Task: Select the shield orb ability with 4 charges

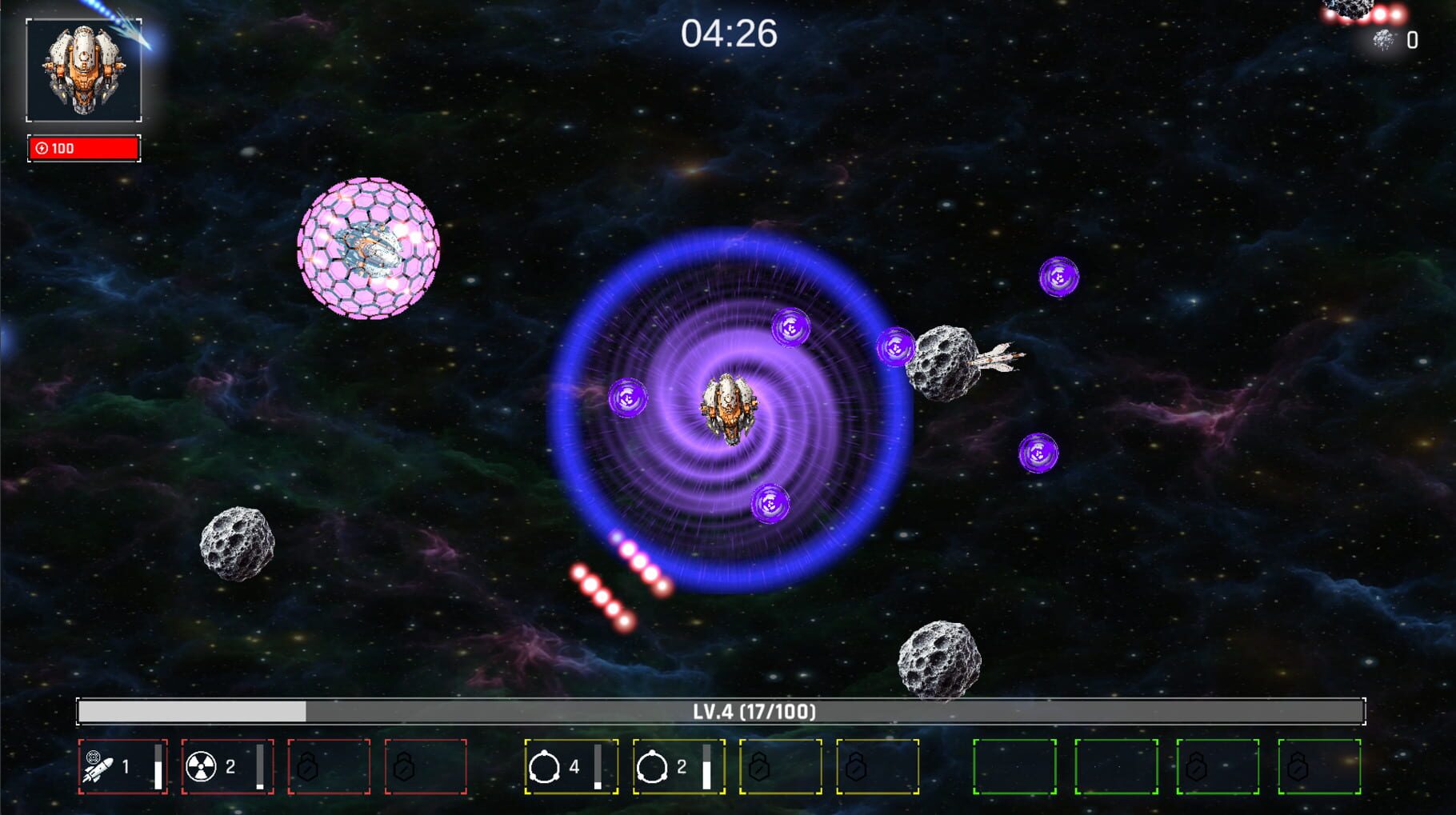Action: click(572, 766)
